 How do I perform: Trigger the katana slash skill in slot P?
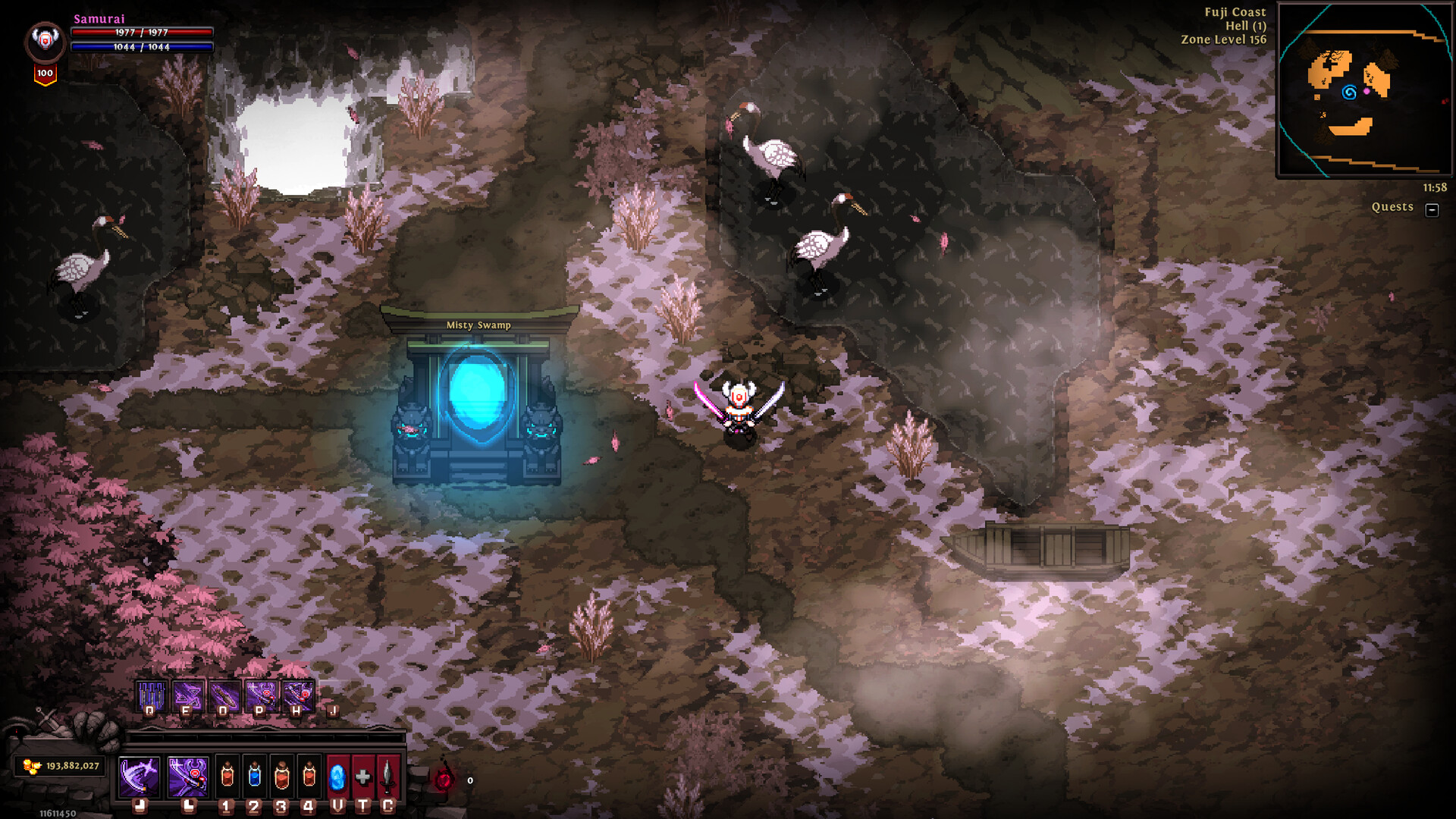tap(261, 695)
